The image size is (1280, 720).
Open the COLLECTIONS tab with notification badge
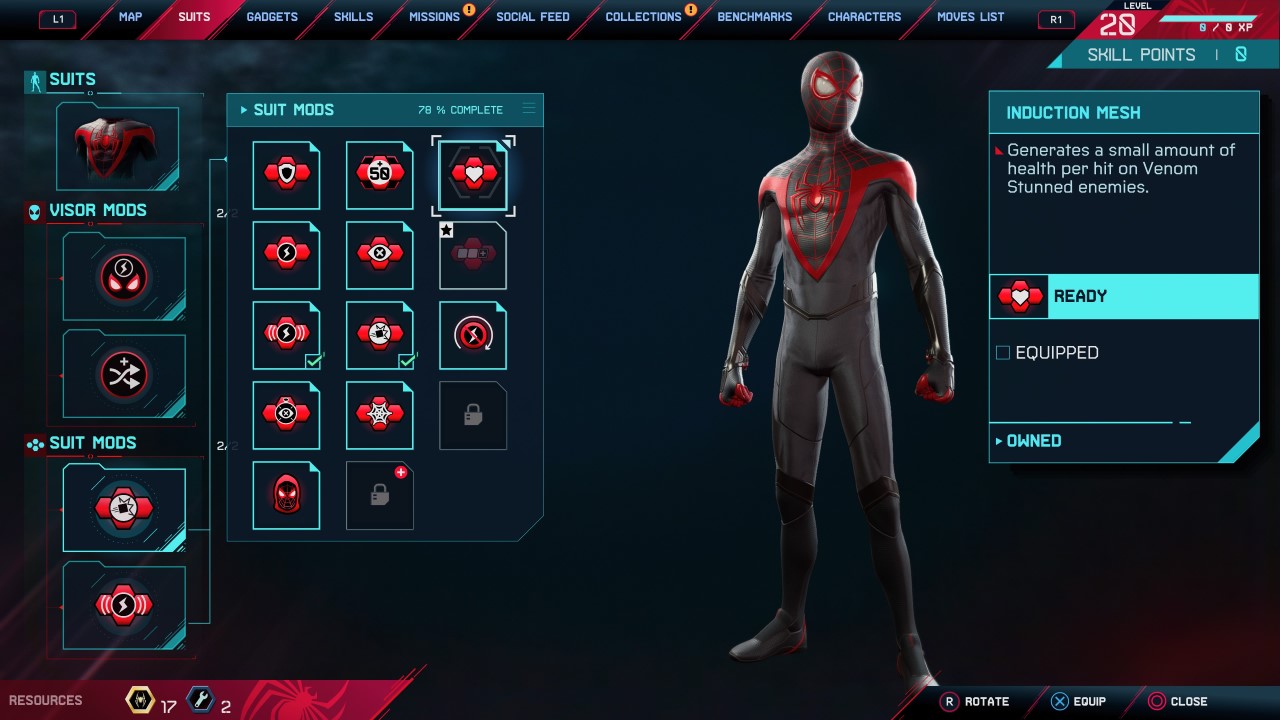tap(643, 16)
